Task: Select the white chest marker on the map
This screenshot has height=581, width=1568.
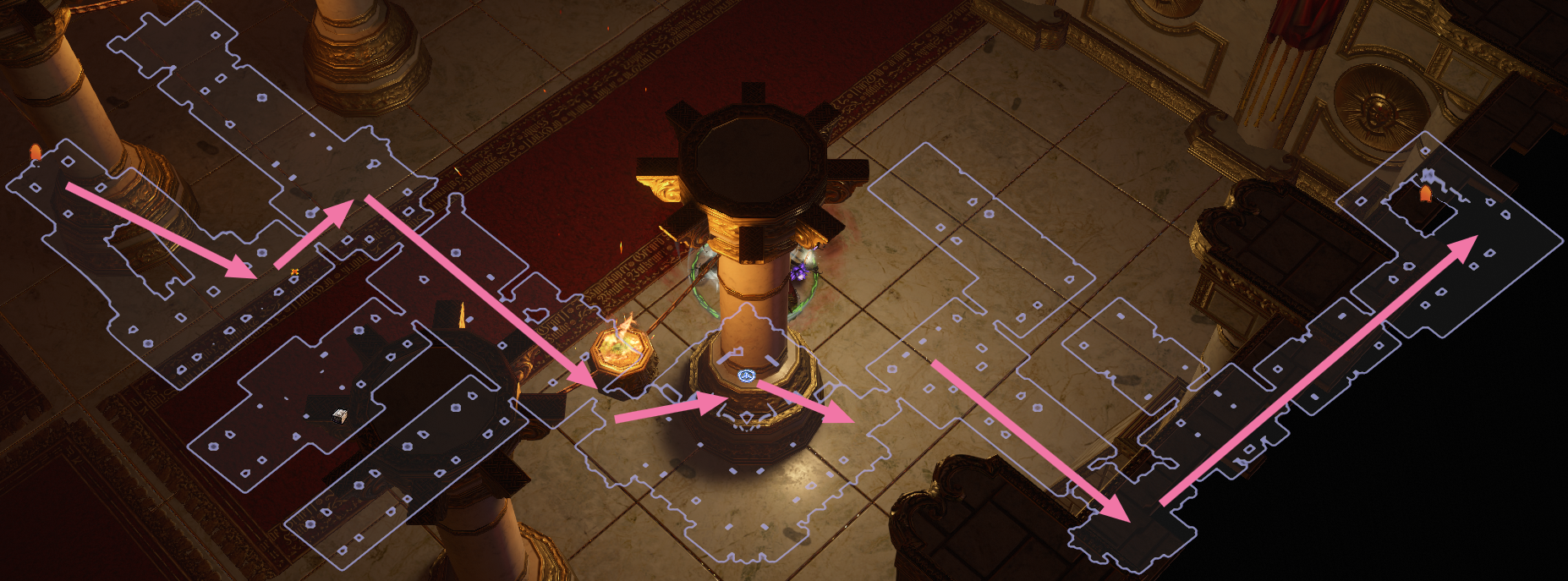Action: 340,414
